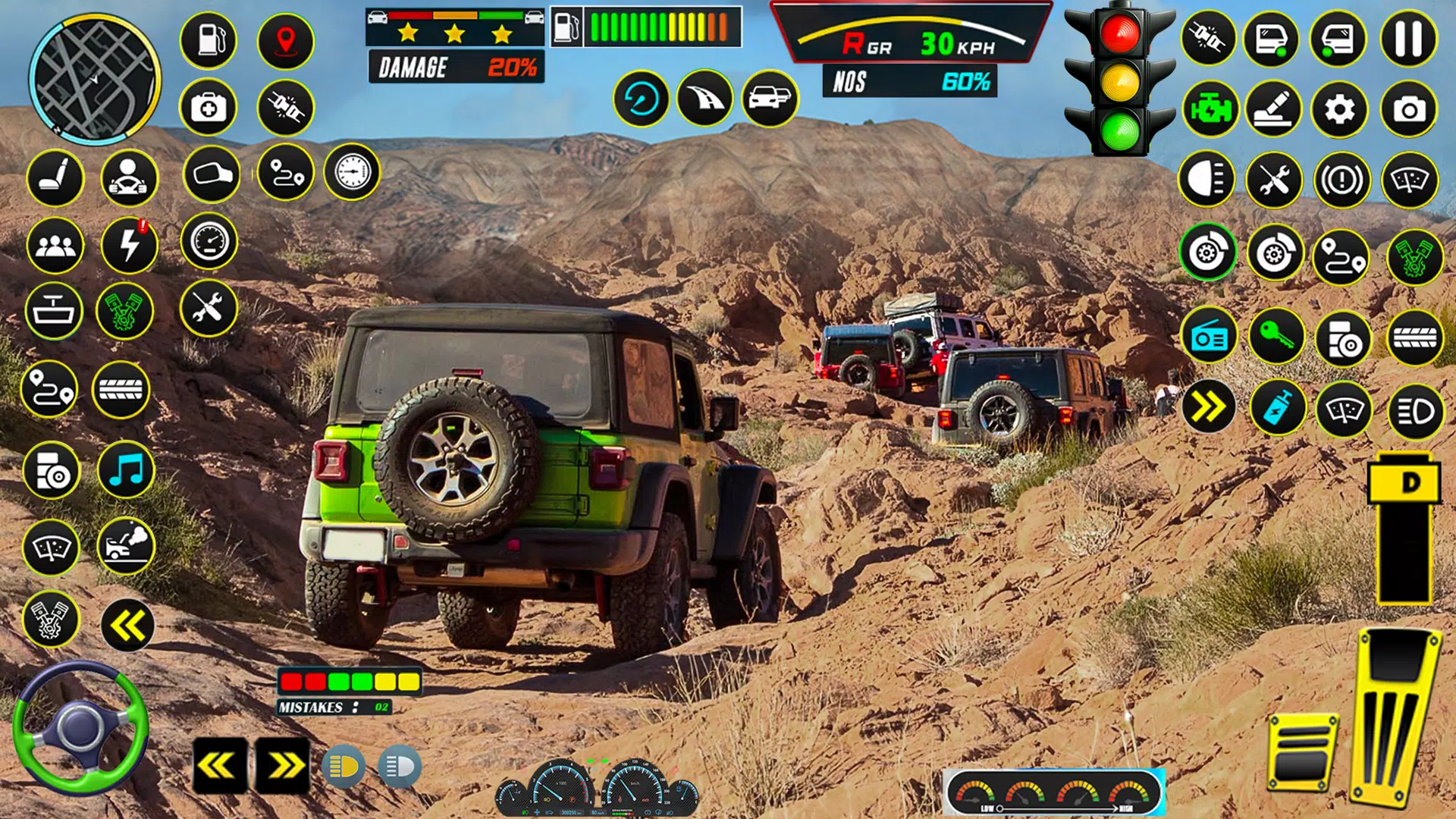Click the green steering wheel
The image size is (1456, 819).
pos(80,728)
